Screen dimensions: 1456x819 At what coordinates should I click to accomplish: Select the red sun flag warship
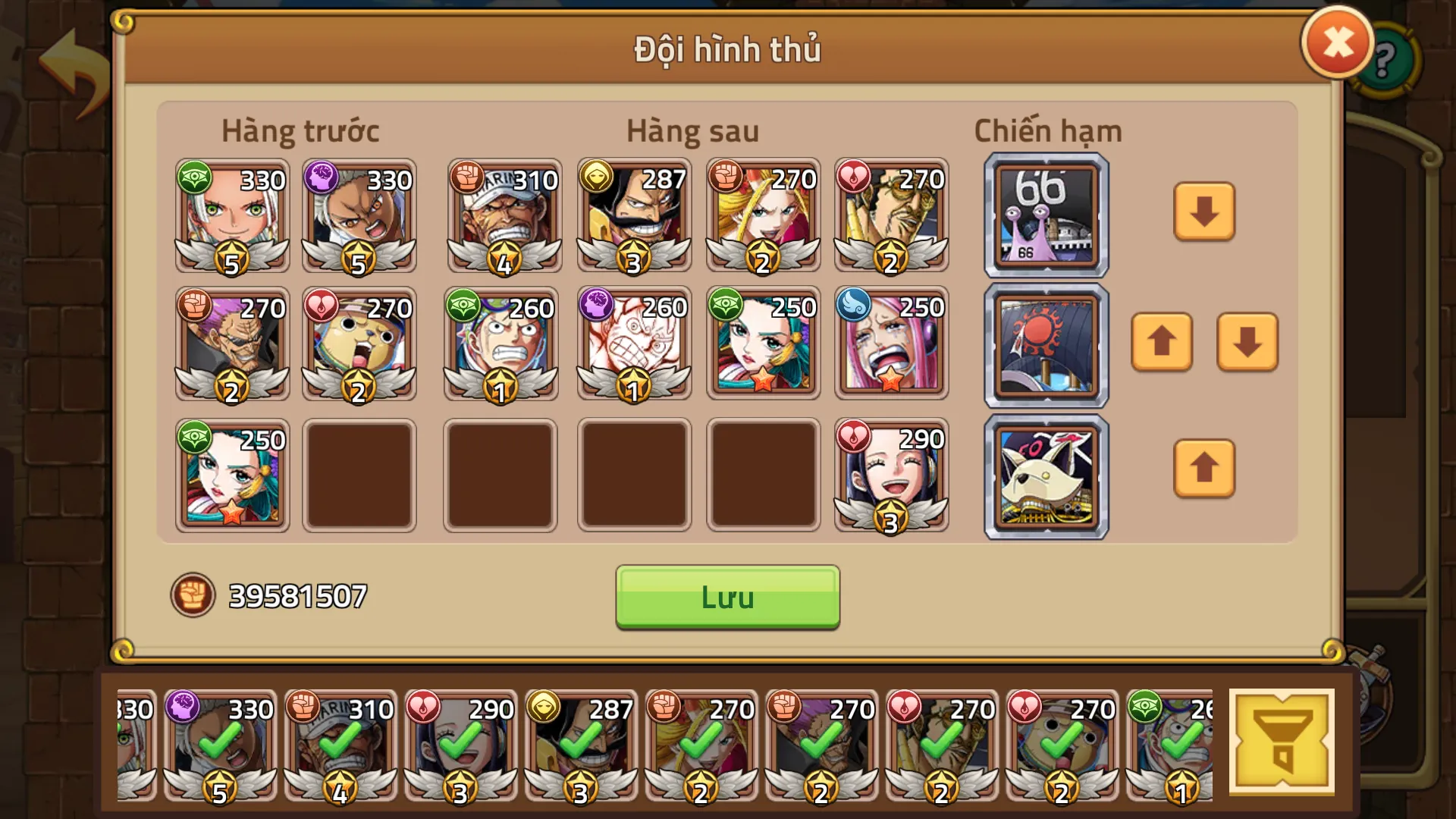[x=1046, y=345]
